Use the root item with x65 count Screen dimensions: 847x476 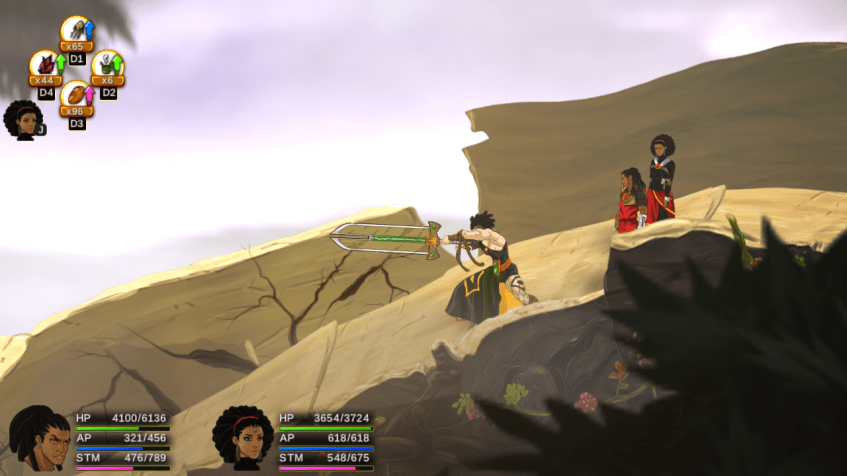point(75,32)
